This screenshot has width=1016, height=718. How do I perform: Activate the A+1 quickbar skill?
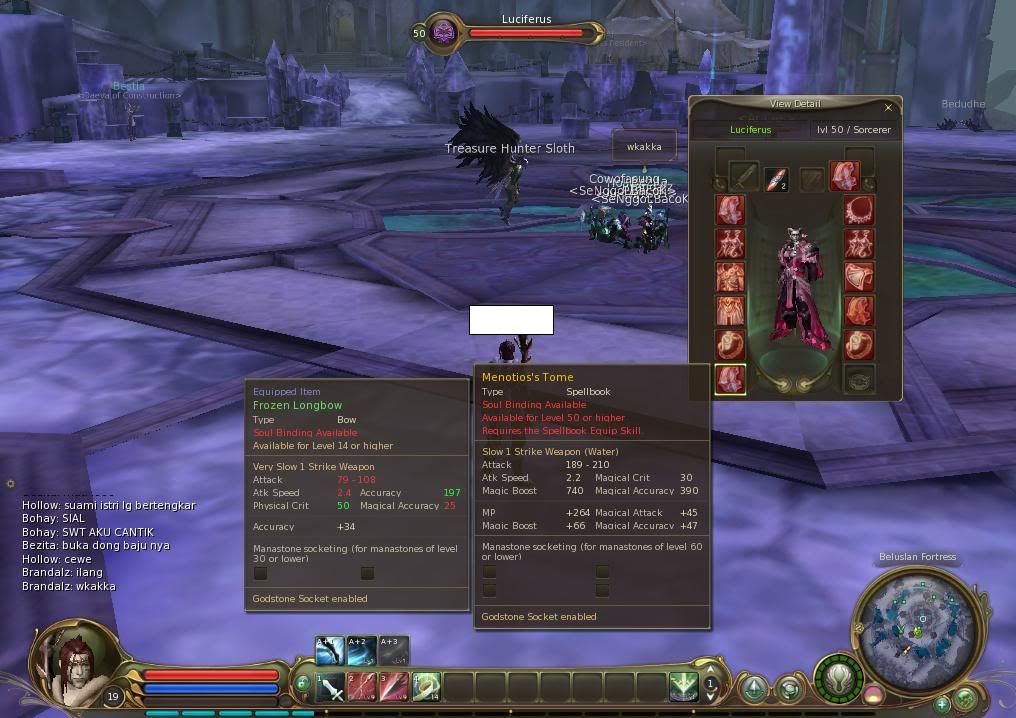[330, 650]
